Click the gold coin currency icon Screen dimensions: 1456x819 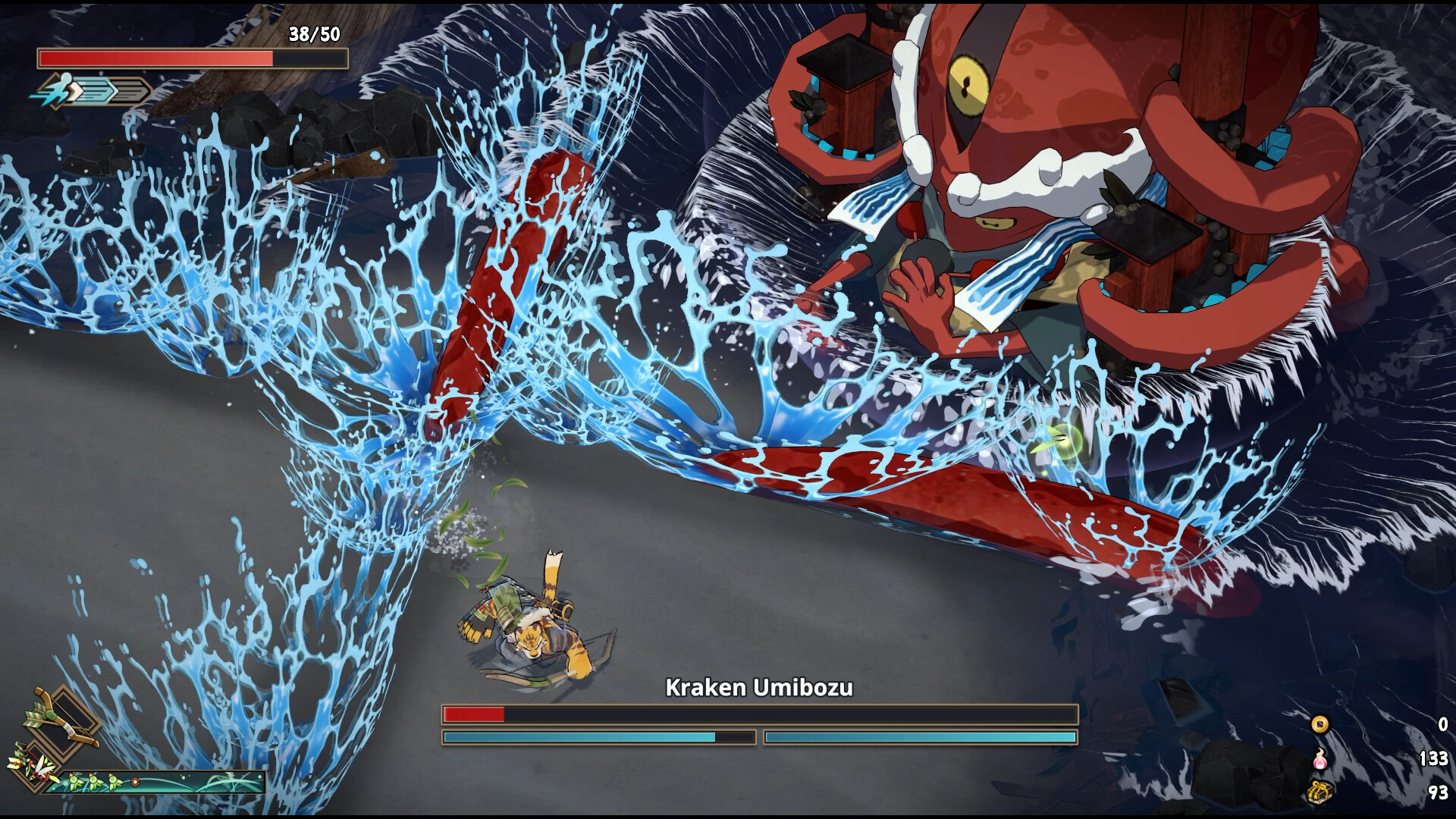(1319, 726)
